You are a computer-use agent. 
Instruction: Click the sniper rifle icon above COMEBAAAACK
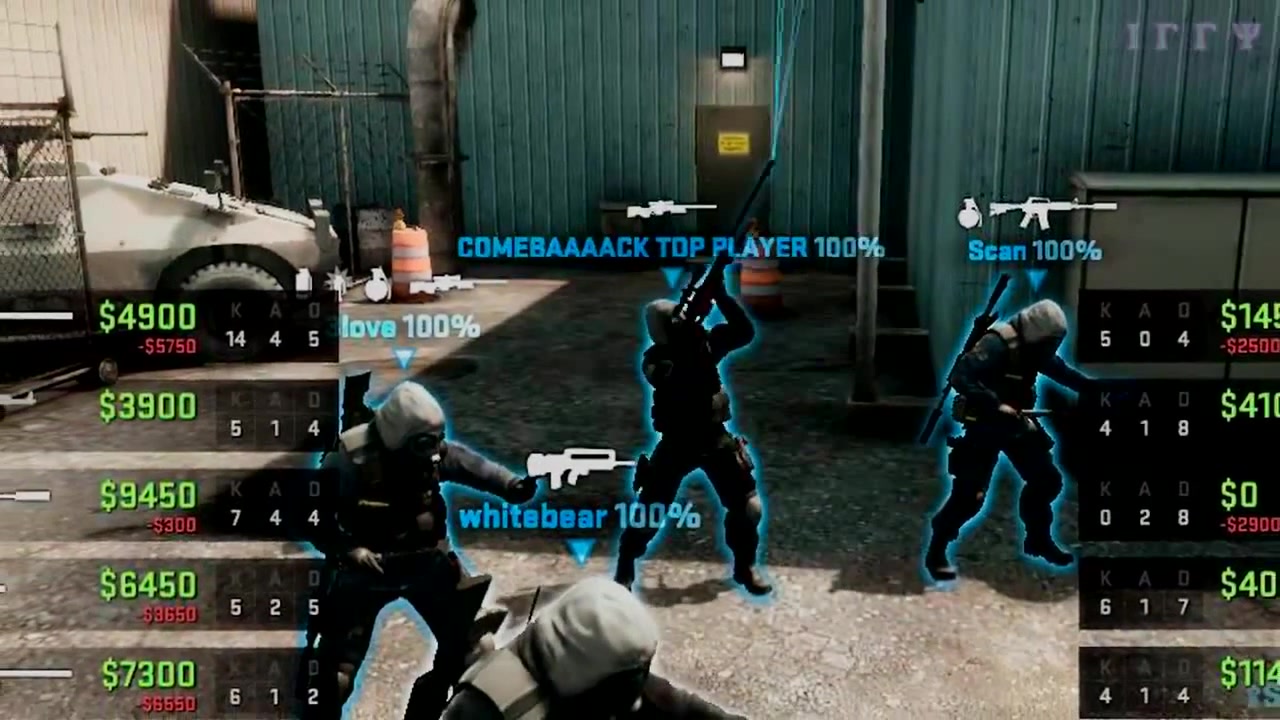[x=671, y=209]
